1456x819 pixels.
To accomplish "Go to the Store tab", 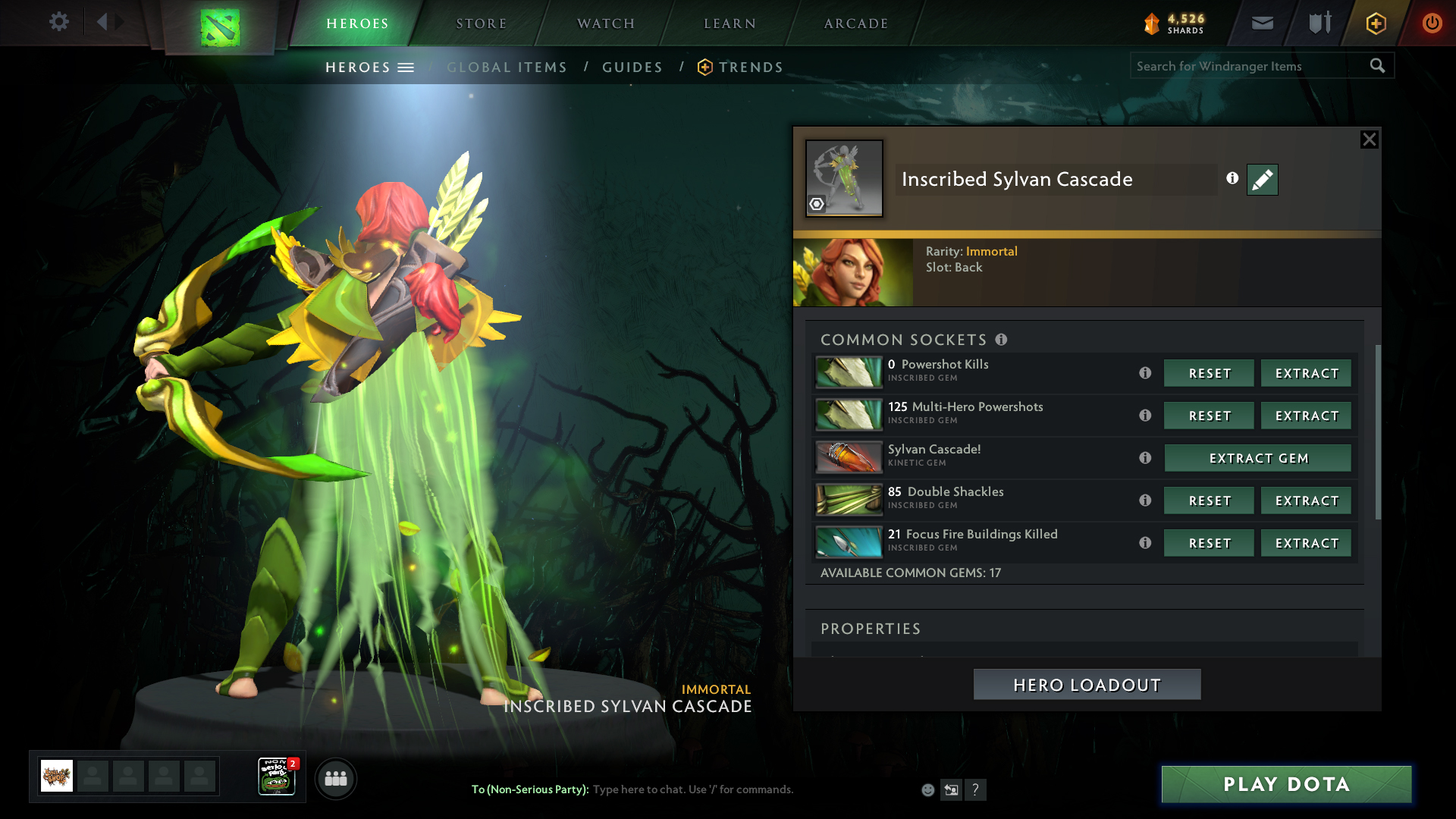I will click(481, 24).
